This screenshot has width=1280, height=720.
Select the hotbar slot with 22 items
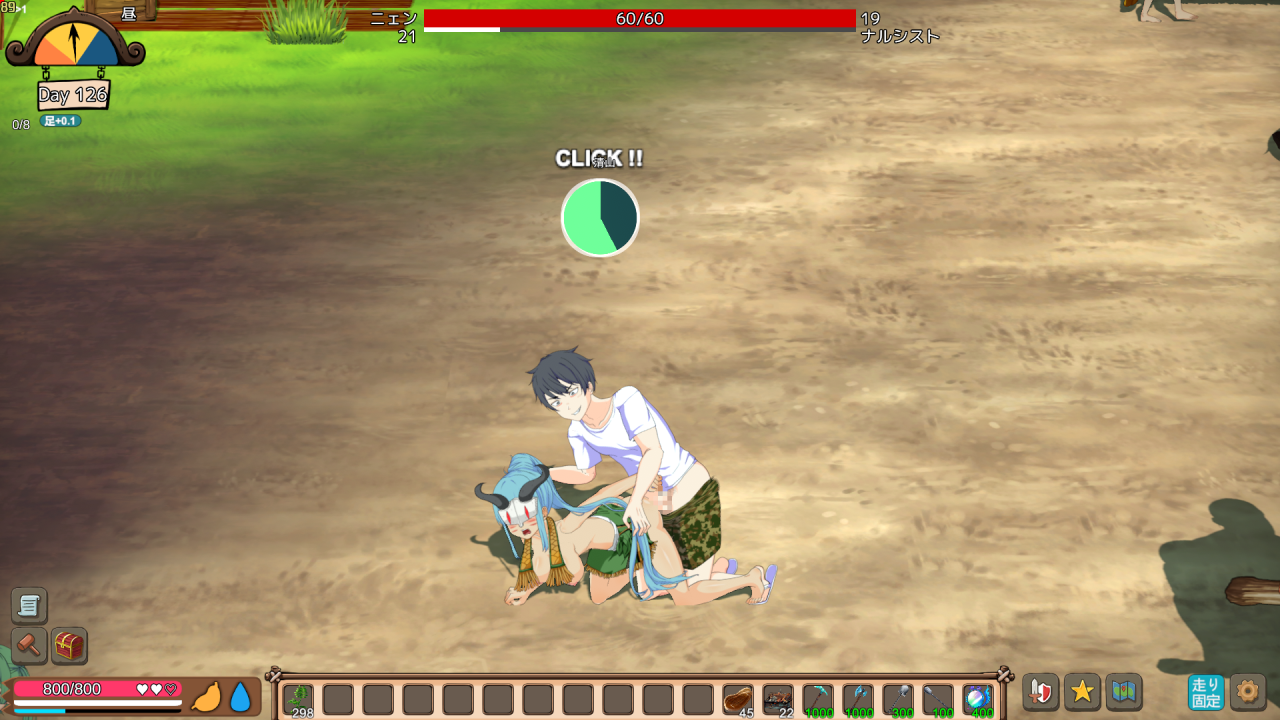778,698
